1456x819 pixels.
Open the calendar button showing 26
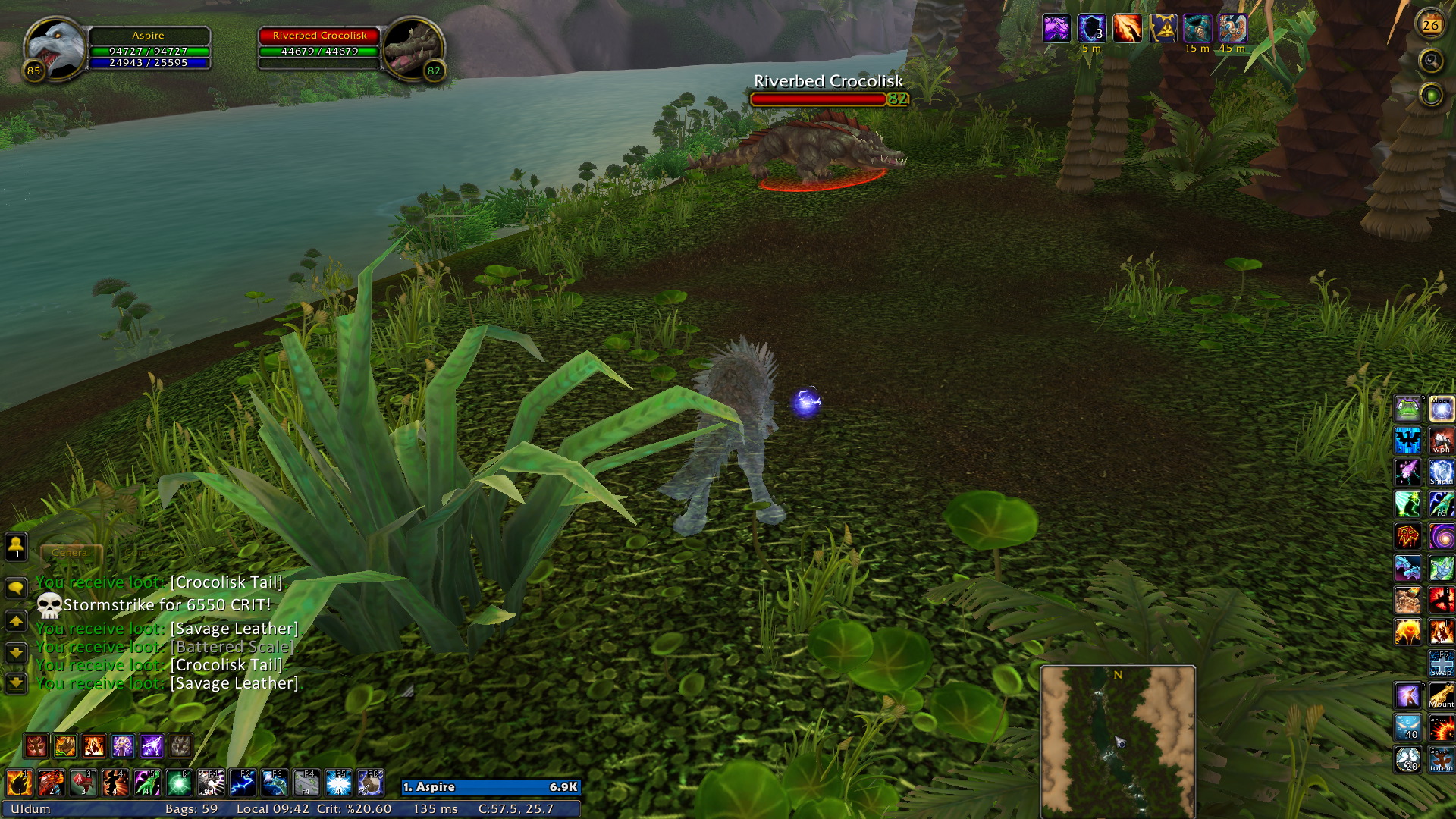click(x=1430, y=25)
